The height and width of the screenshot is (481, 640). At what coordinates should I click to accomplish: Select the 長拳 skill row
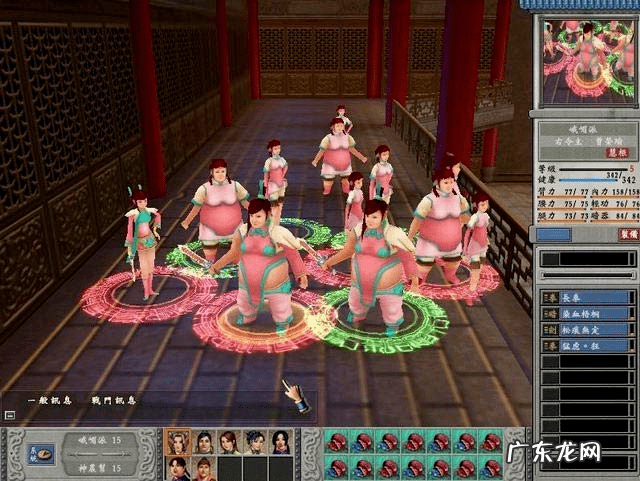(x=588, y=297)
